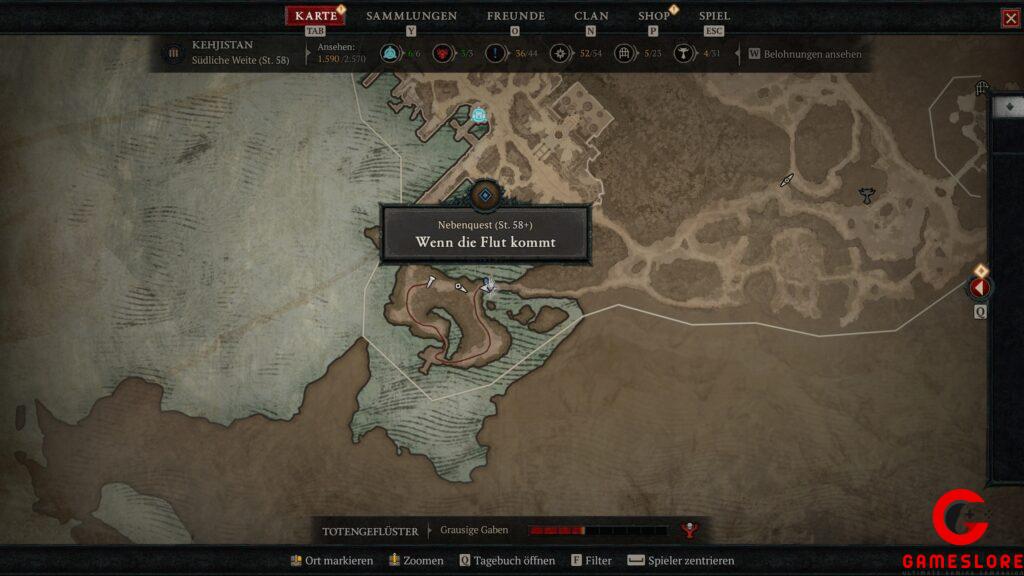The width and height of the screenshot is (1024, 576).
Task: Click the Totengeflüster red tree icon
Action: click(x=688, y=530)
